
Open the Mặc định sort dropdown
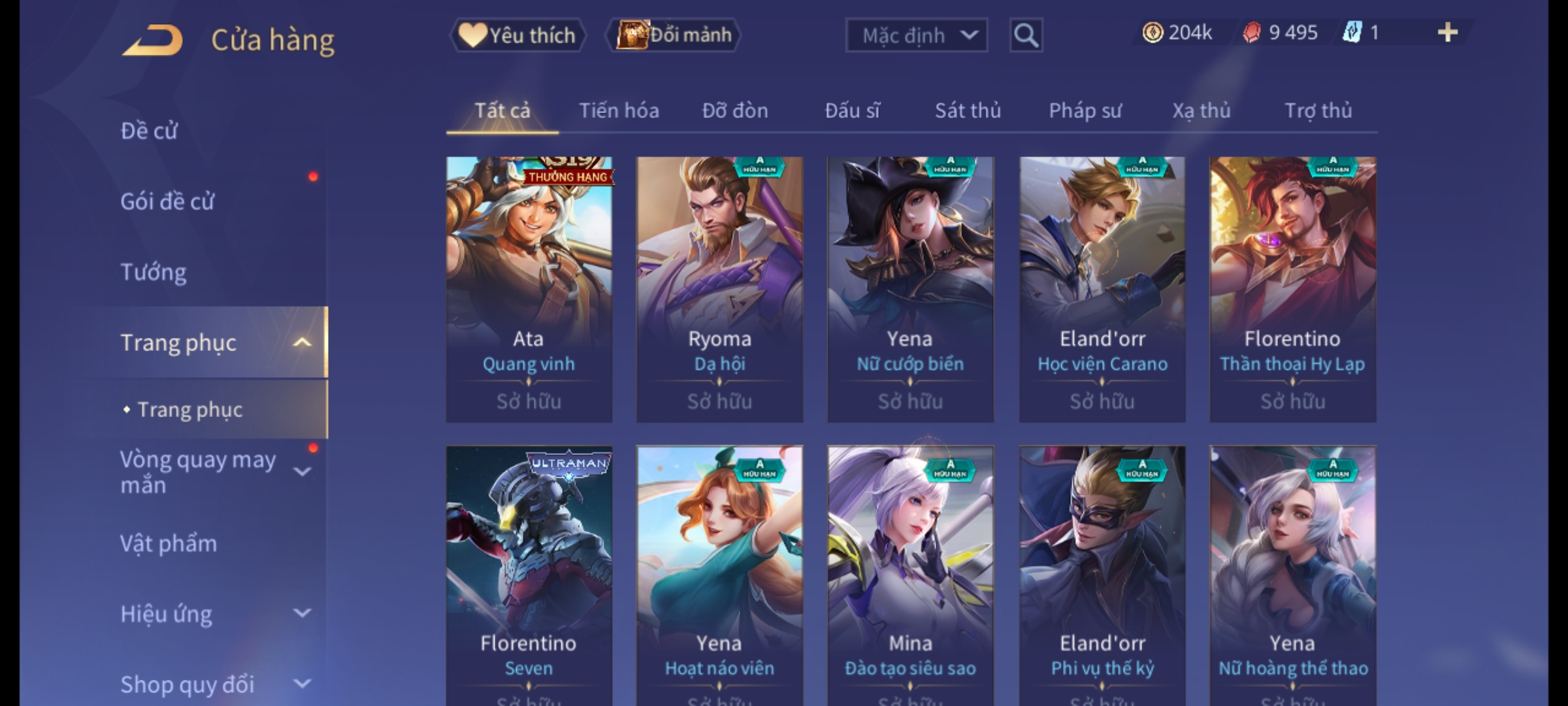click(x=916, y=35)
